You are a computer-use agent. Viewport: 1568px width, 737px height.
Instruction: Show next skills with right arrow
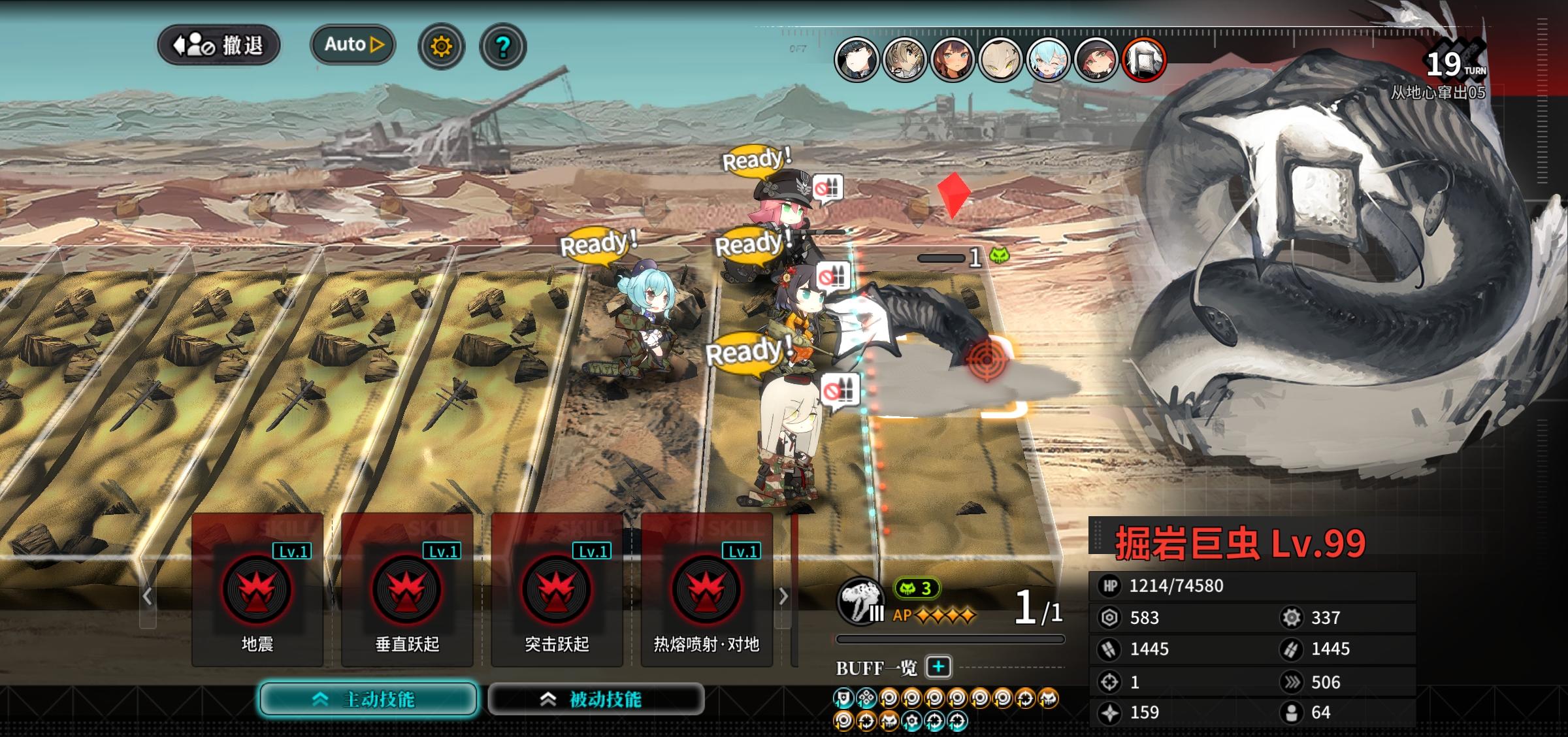click(783, 596)
